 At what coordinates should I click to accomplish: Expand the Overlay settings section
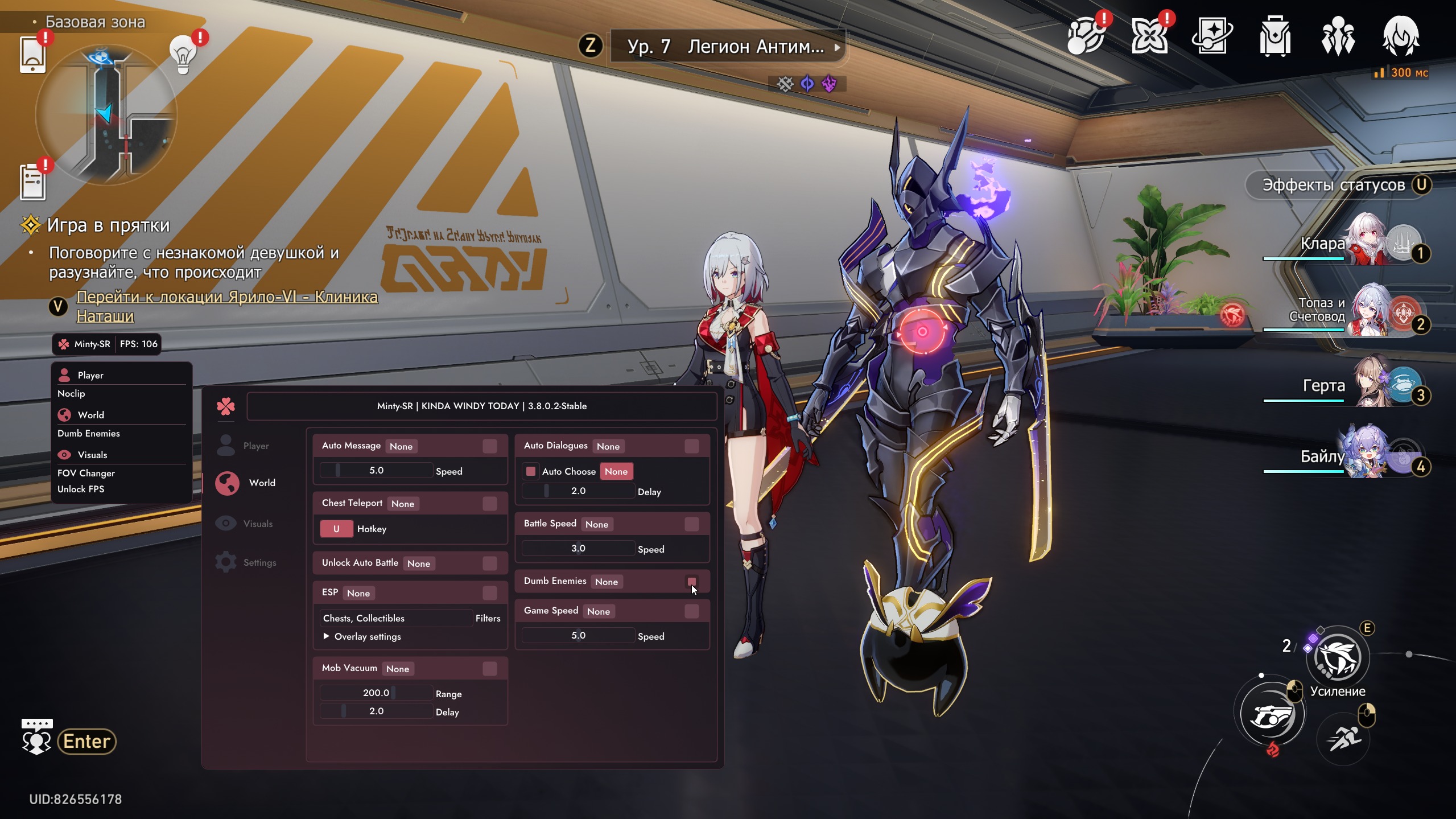(327, 636)
